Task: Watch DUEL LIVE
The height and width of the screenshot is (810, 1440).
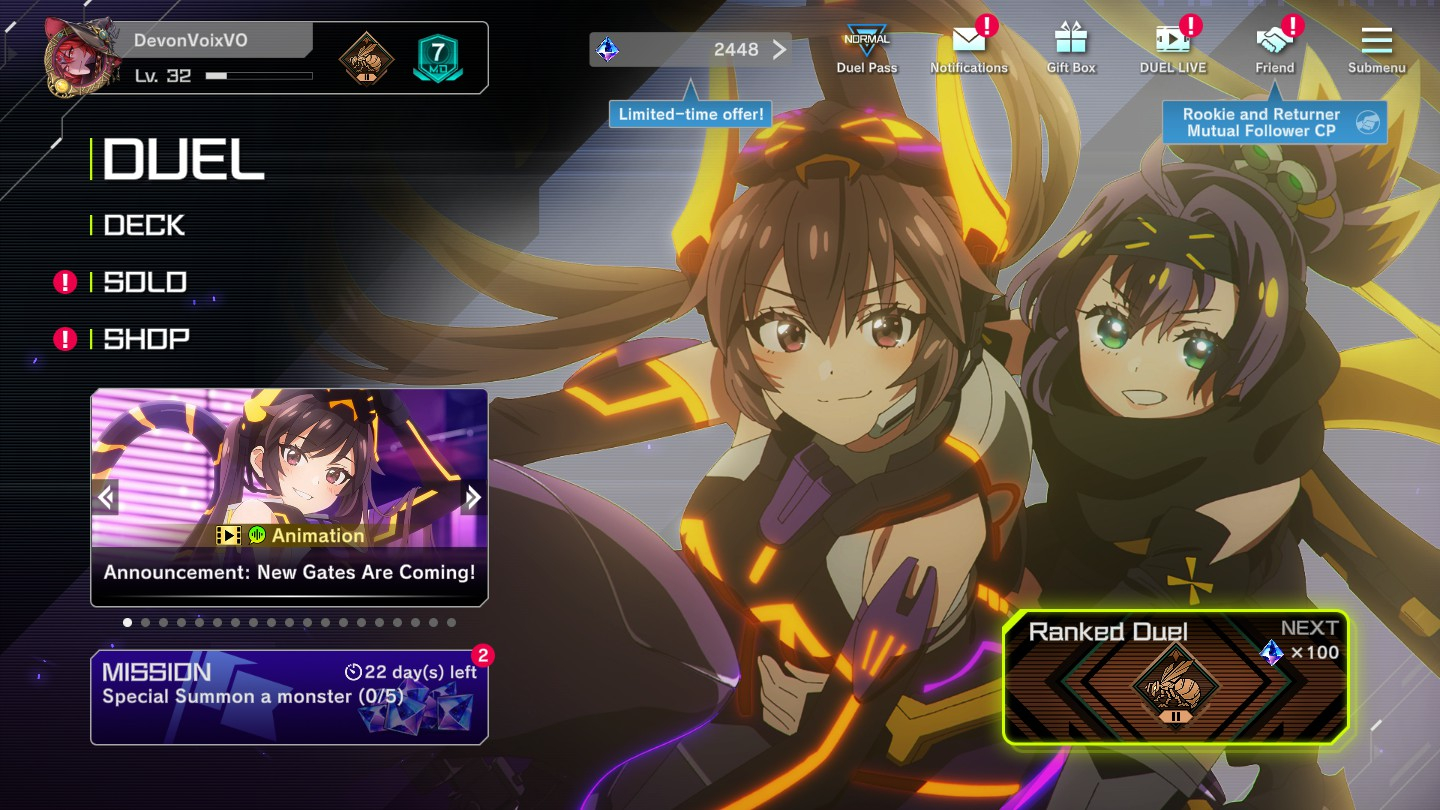Action: [1172, 49]
